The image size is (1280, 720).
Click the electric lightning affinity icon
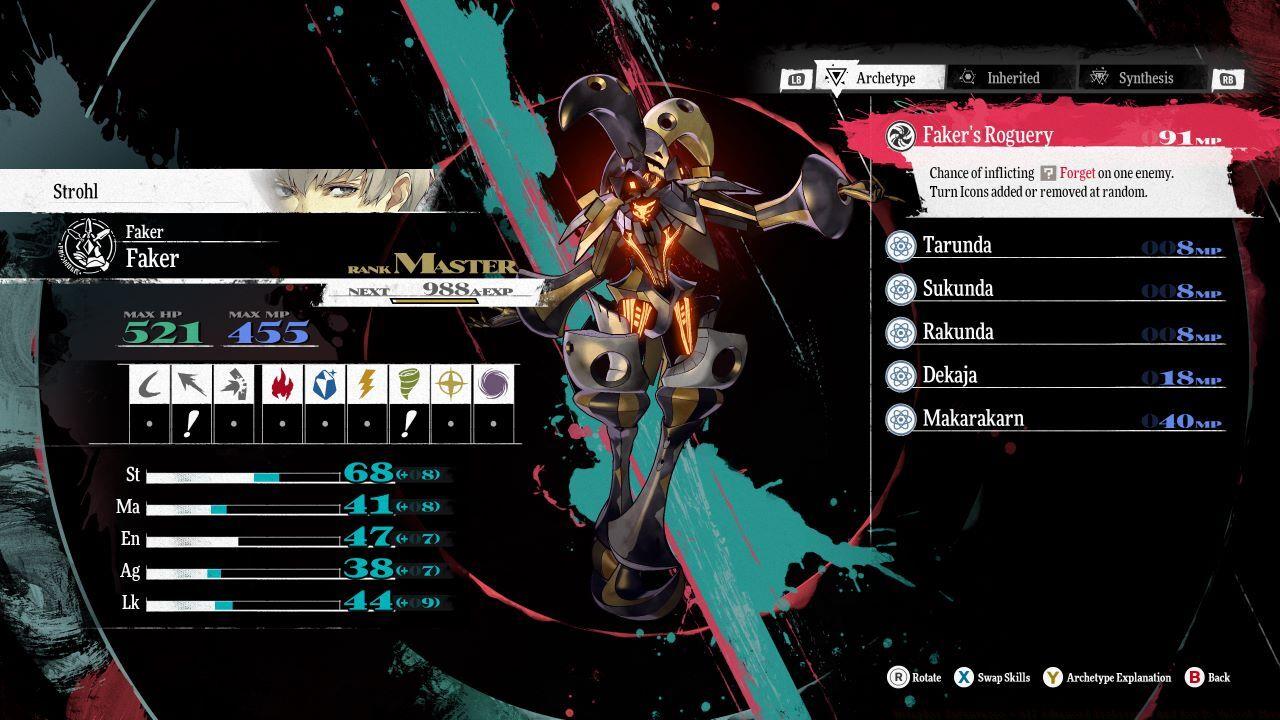point(367,384)
